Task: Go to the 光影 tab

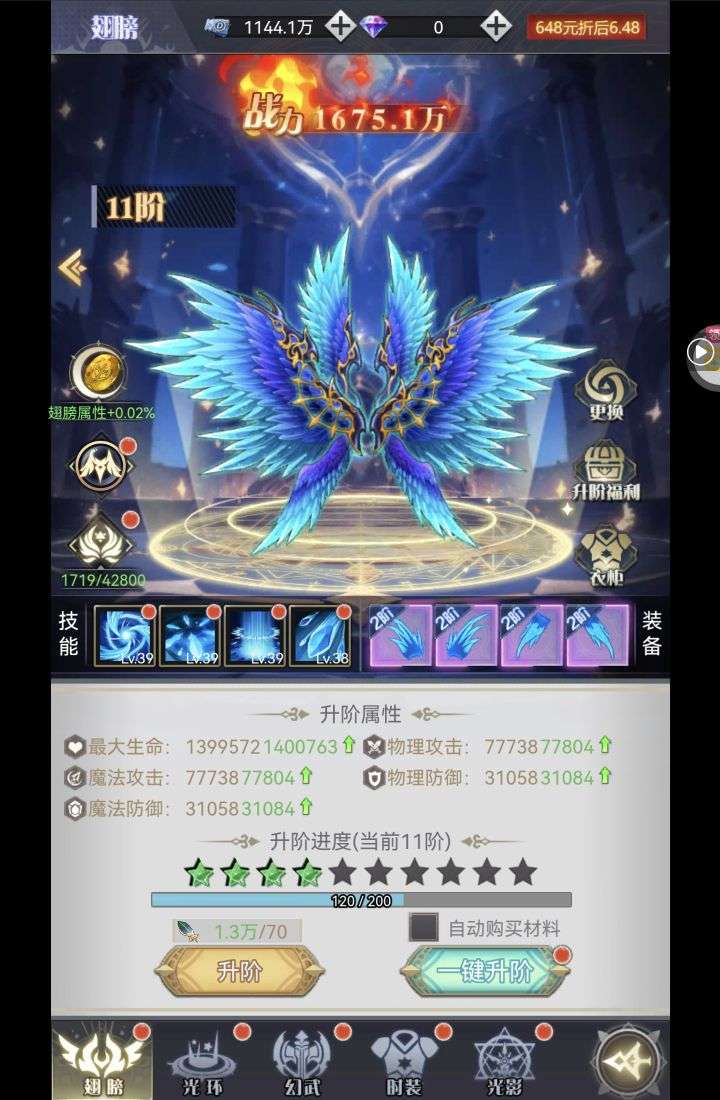Action: [x=504, y=1060]
